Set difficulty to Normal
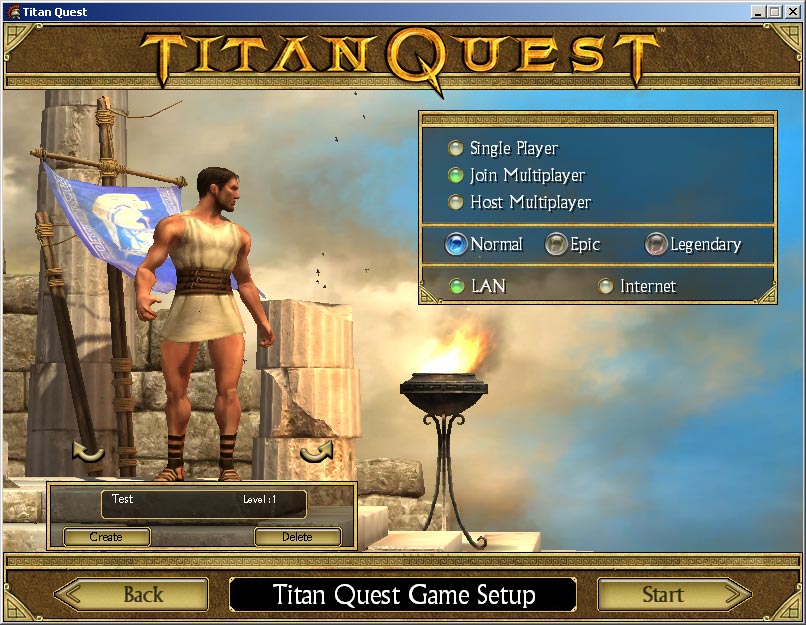Image resolution: width=806 pixels, height=625 pixels. click(x=456, y=244)
